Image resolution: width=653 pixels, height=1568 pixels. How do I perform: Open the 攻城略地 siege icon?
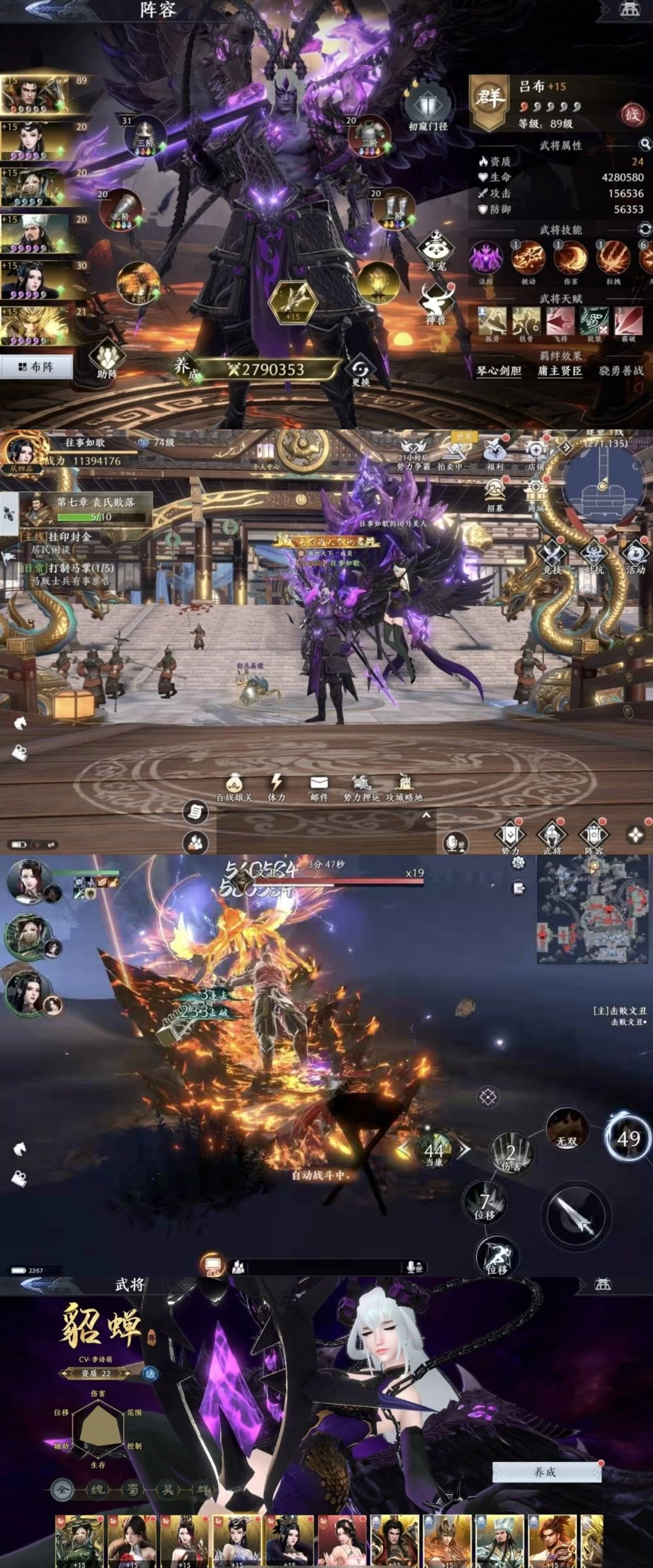pos(404,786)
